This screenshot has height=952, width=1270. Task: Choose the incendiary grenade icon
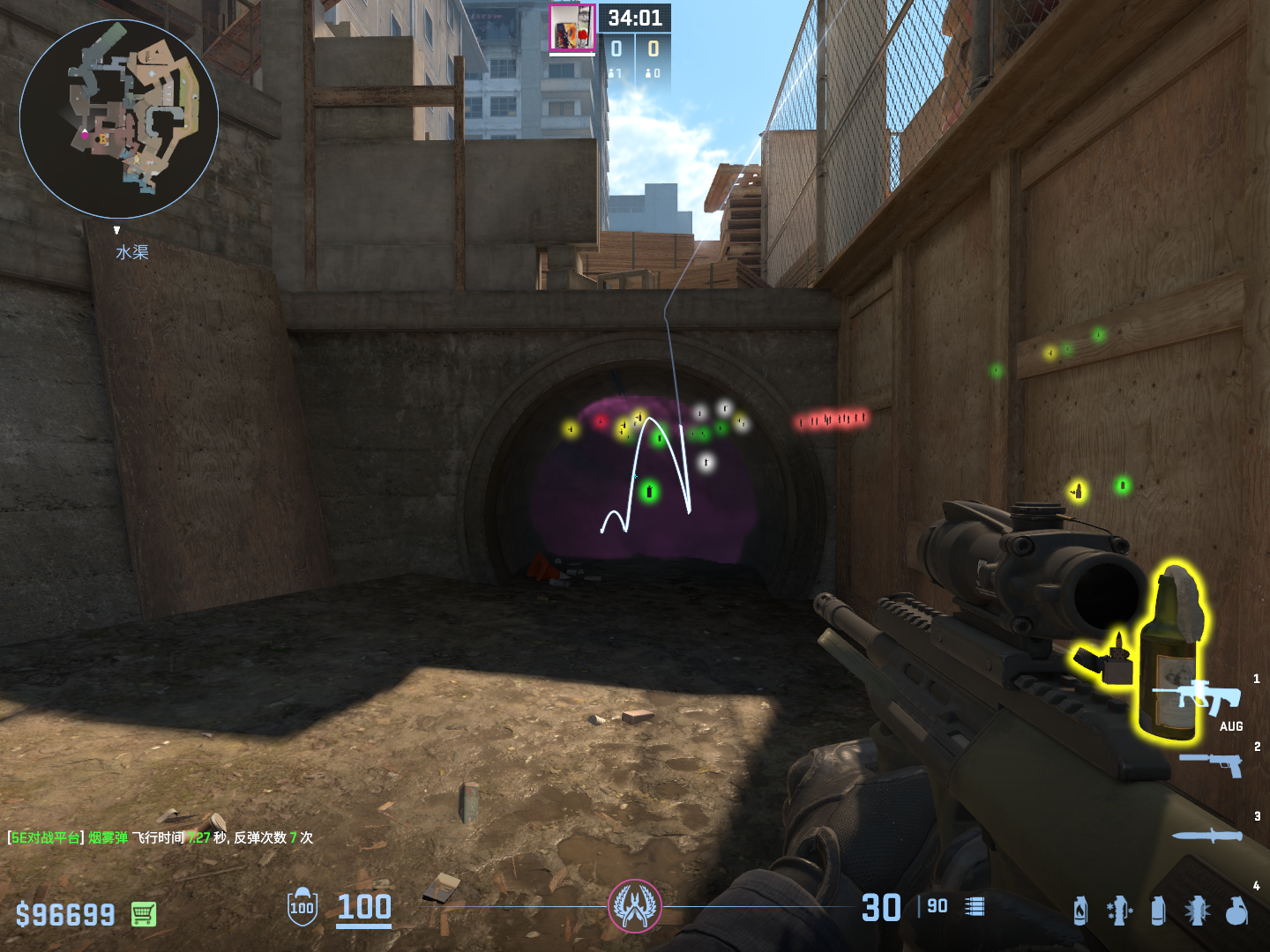1080,911
